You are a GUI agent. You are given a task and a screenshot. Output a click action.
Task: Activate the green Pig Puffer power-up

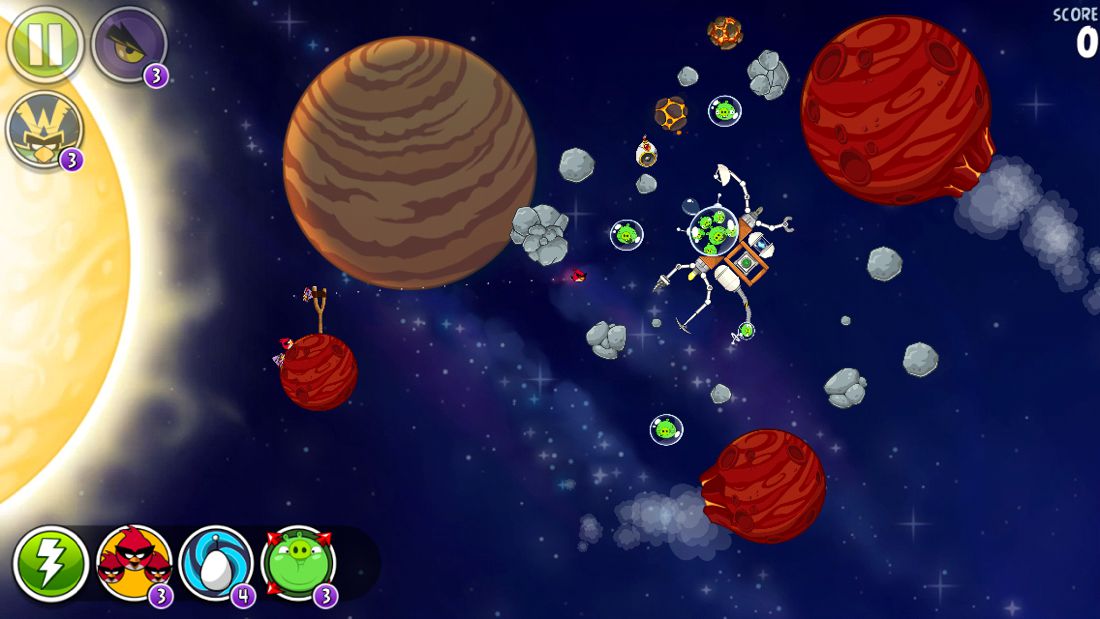tap(298, 563)
